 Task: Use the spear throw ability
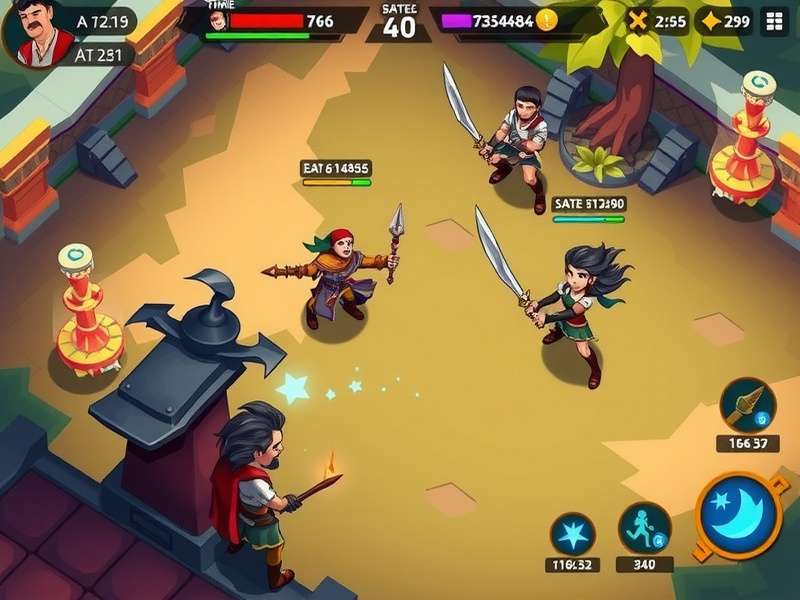747,405
